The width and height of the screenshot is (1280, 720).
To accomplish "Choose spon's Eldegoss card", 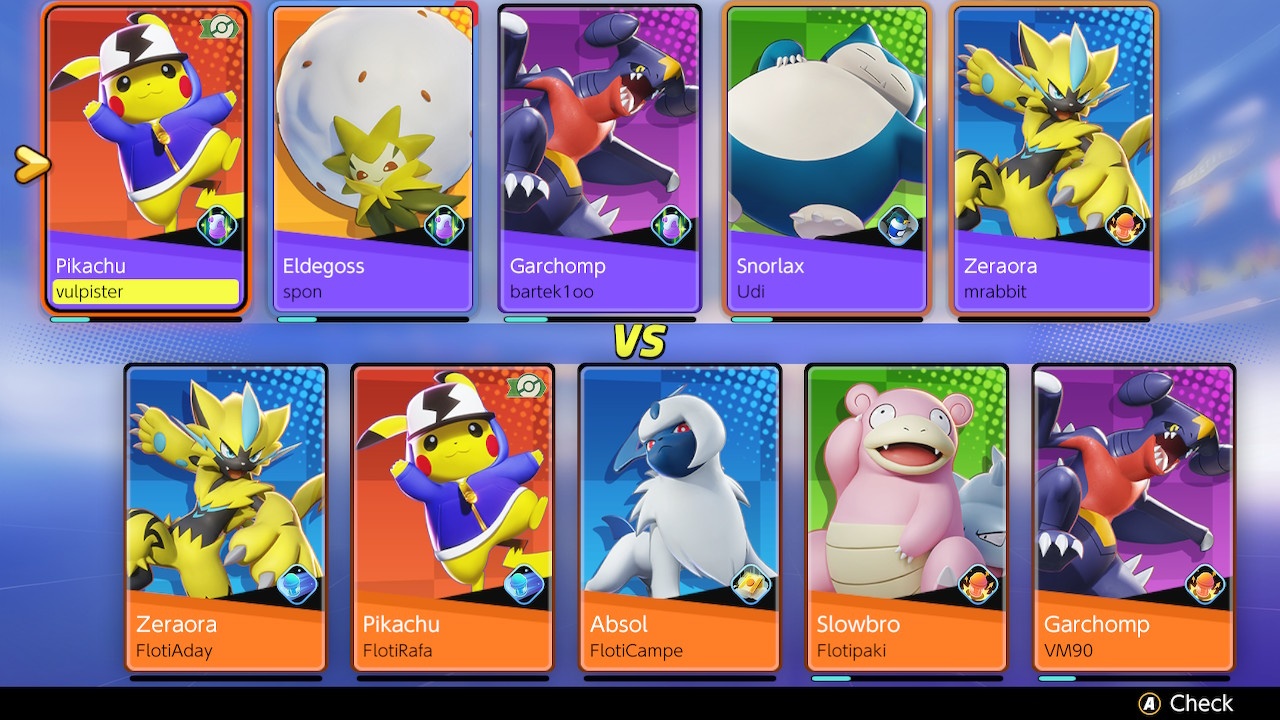I will click(x=372, y=160).
